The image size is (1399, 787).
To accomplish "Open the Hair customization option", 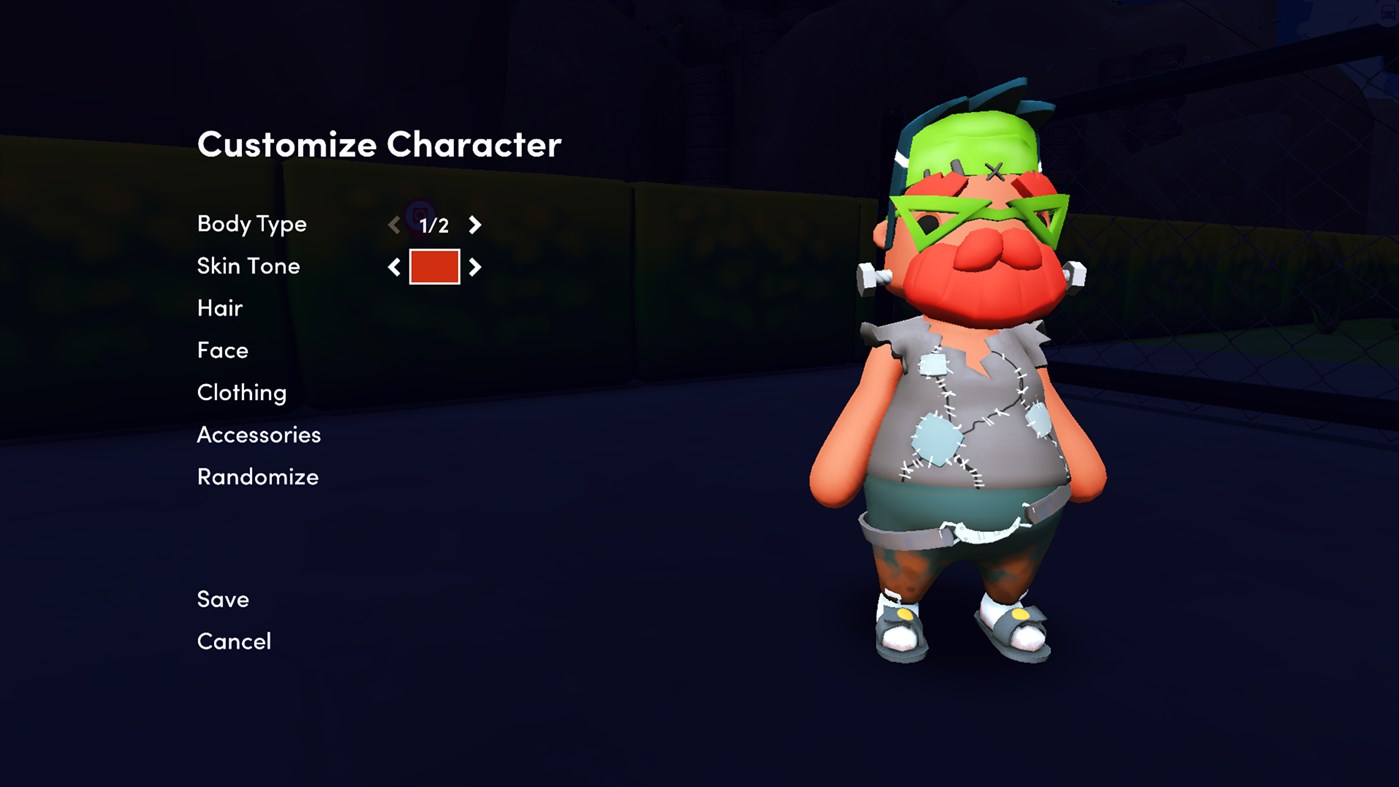I will (219, 308).
